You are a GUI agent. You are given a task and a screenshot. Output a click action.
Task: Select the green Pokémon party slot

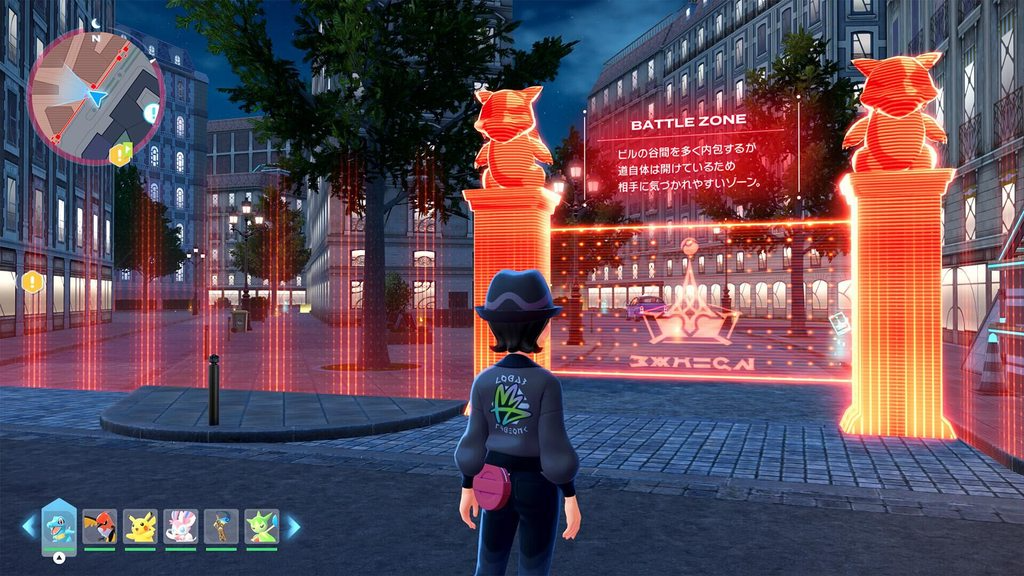(x=261, y=526)
